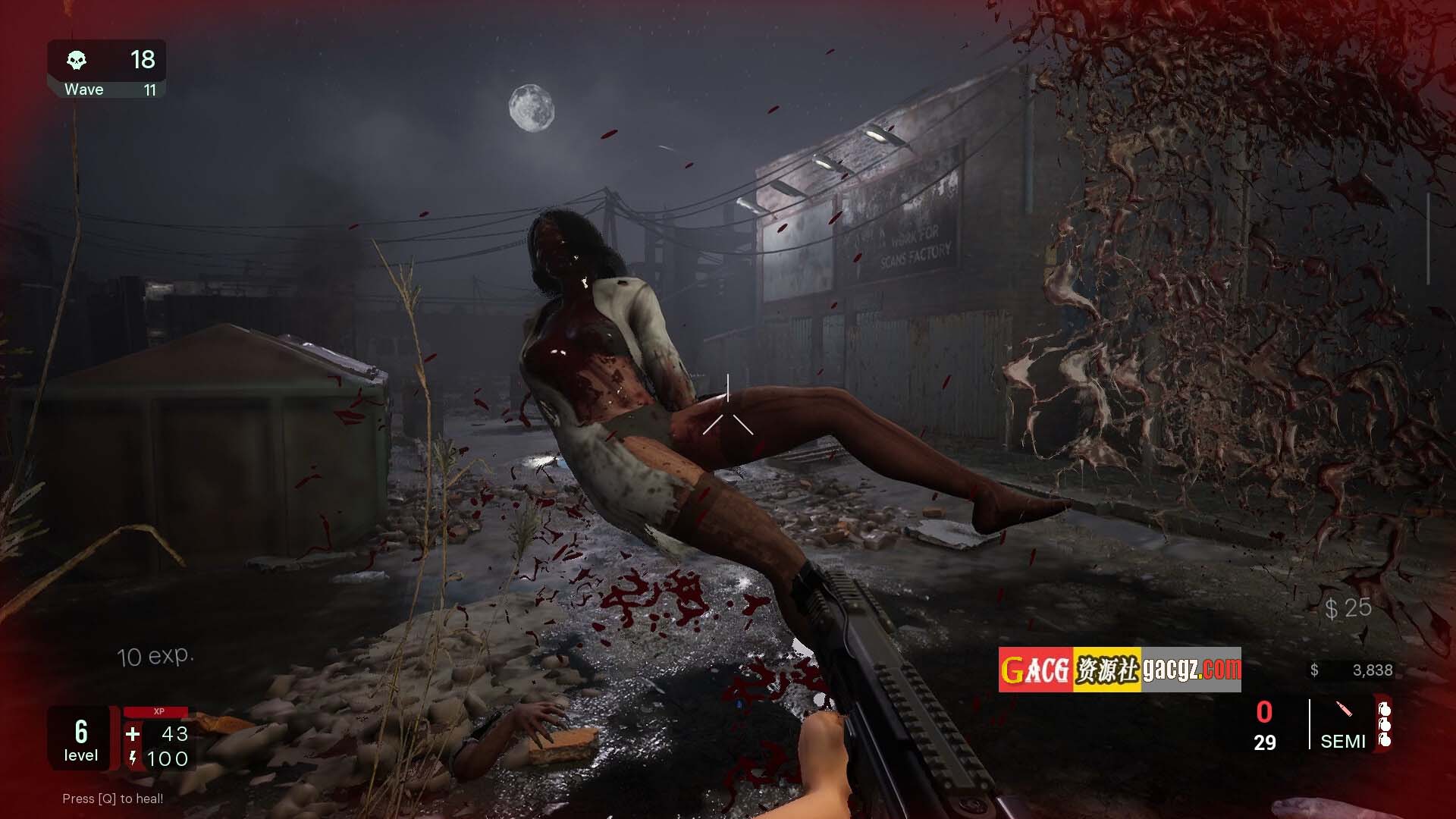Click the skull kill counter icon
Viewport: 1456px width, 819px height.
tap(77, 60)
